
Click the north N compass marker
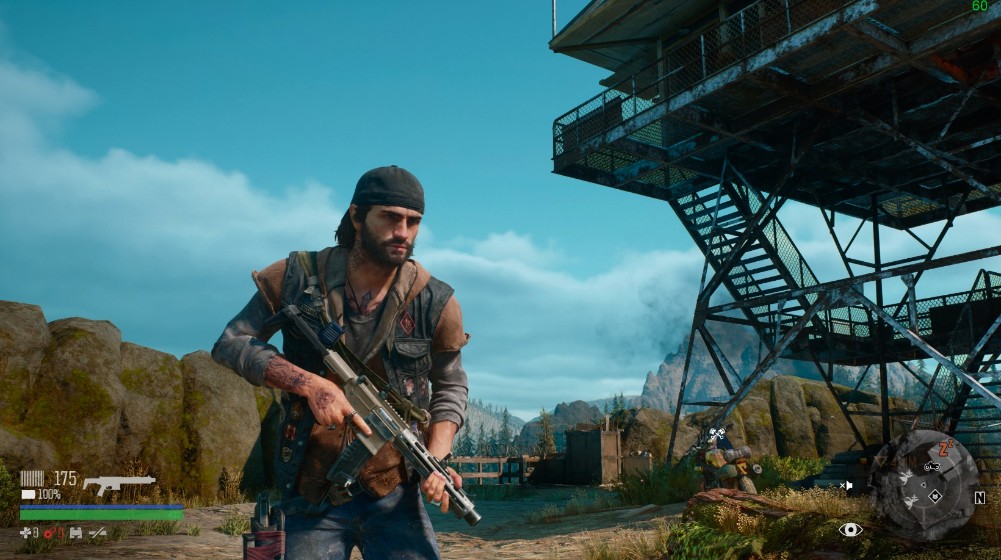pos(979,497)
